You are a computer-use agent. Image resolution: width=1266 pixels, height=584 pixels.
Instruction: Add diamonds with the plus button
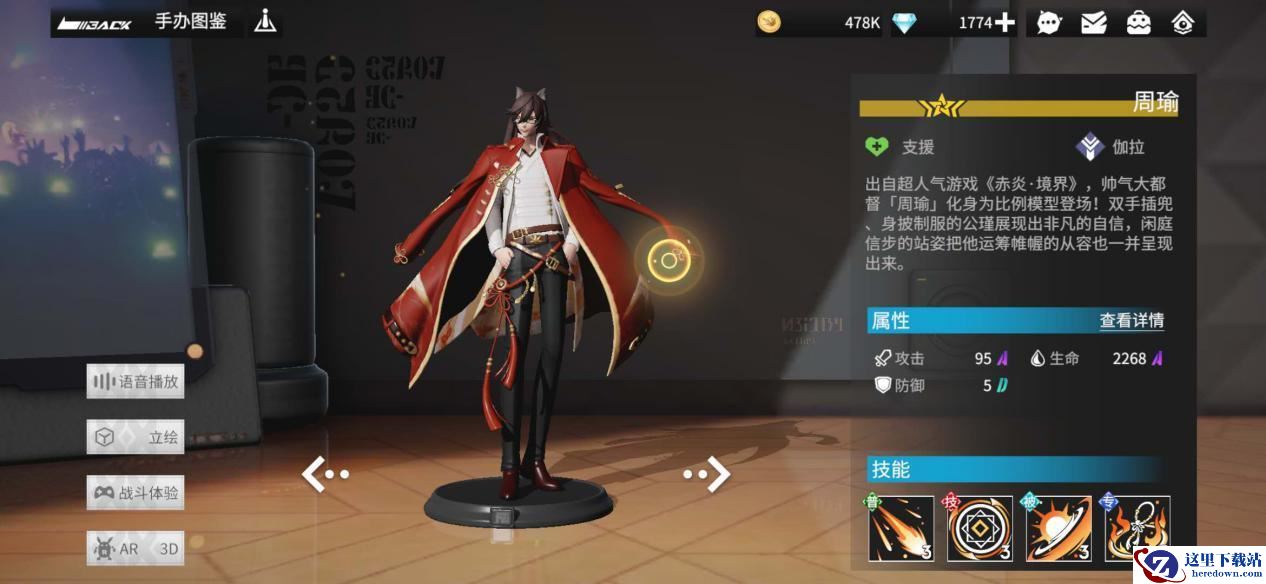click(1004, 23)
